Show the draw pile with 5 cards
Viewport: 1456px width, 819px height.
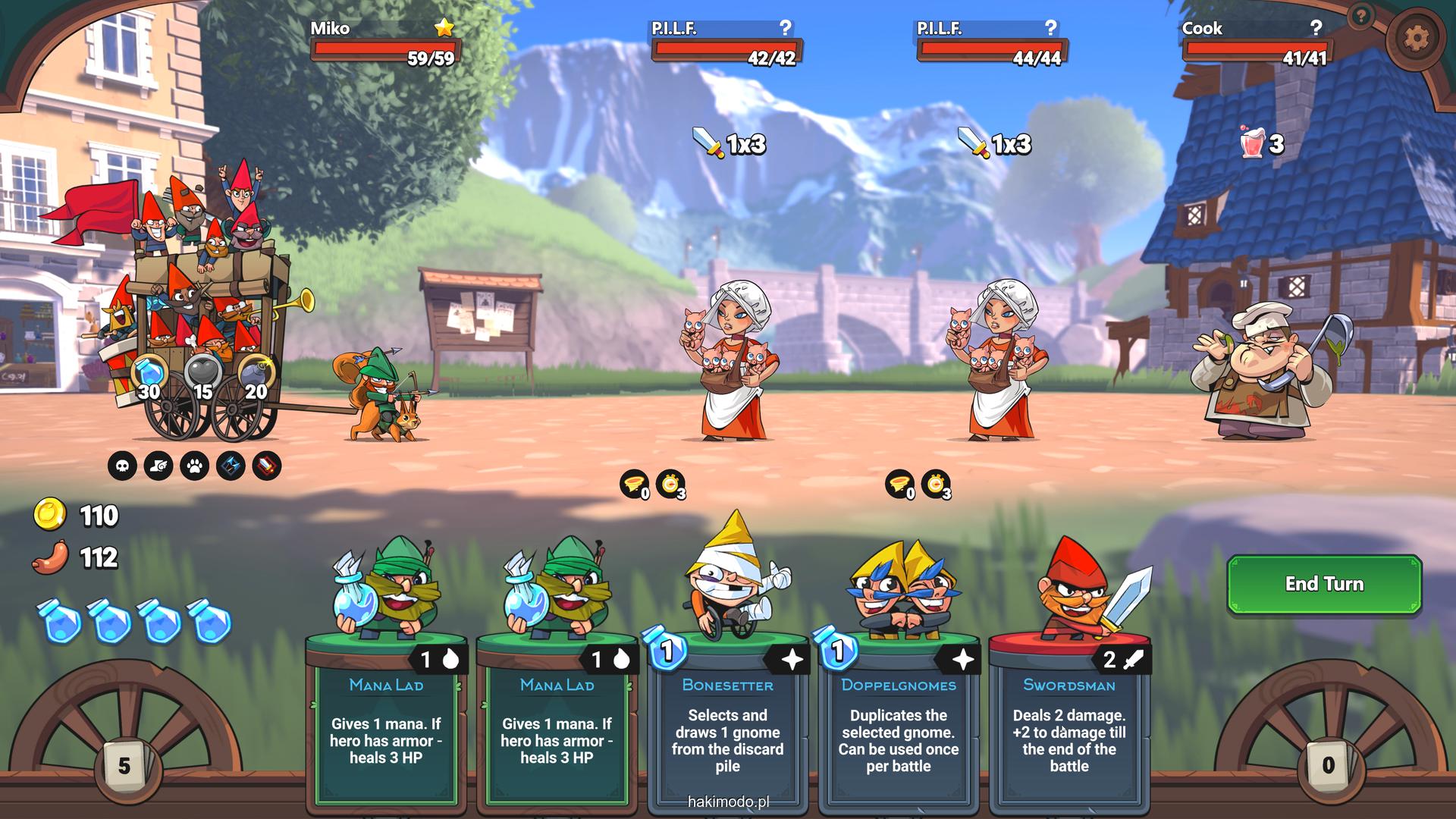tap(124, 765)
